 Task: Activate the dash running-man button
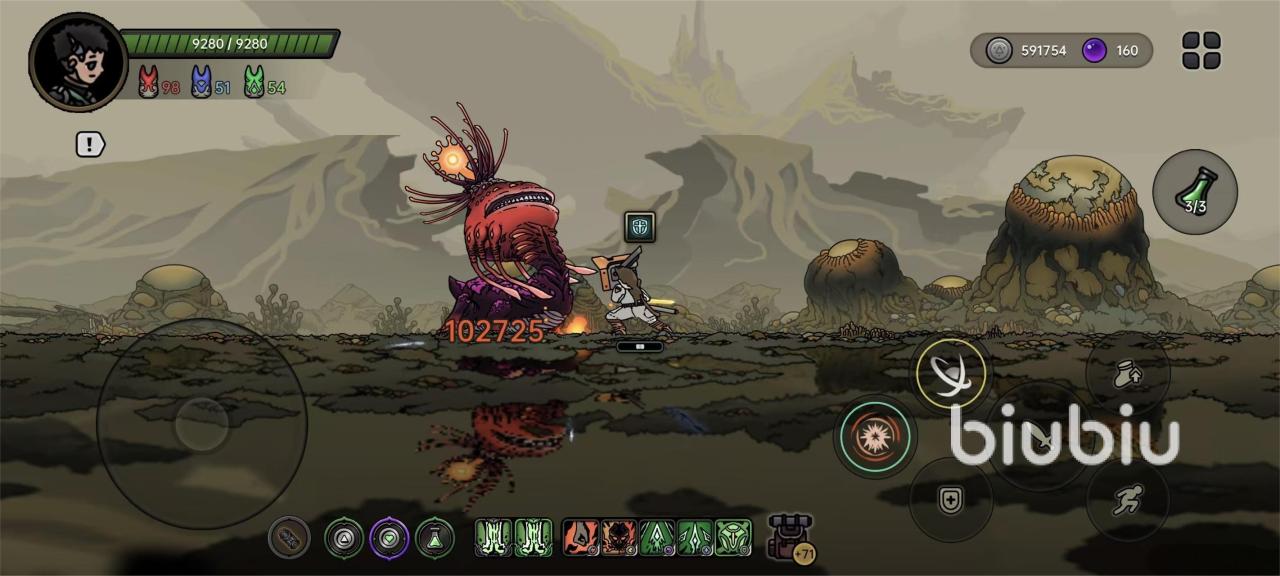1127,499
